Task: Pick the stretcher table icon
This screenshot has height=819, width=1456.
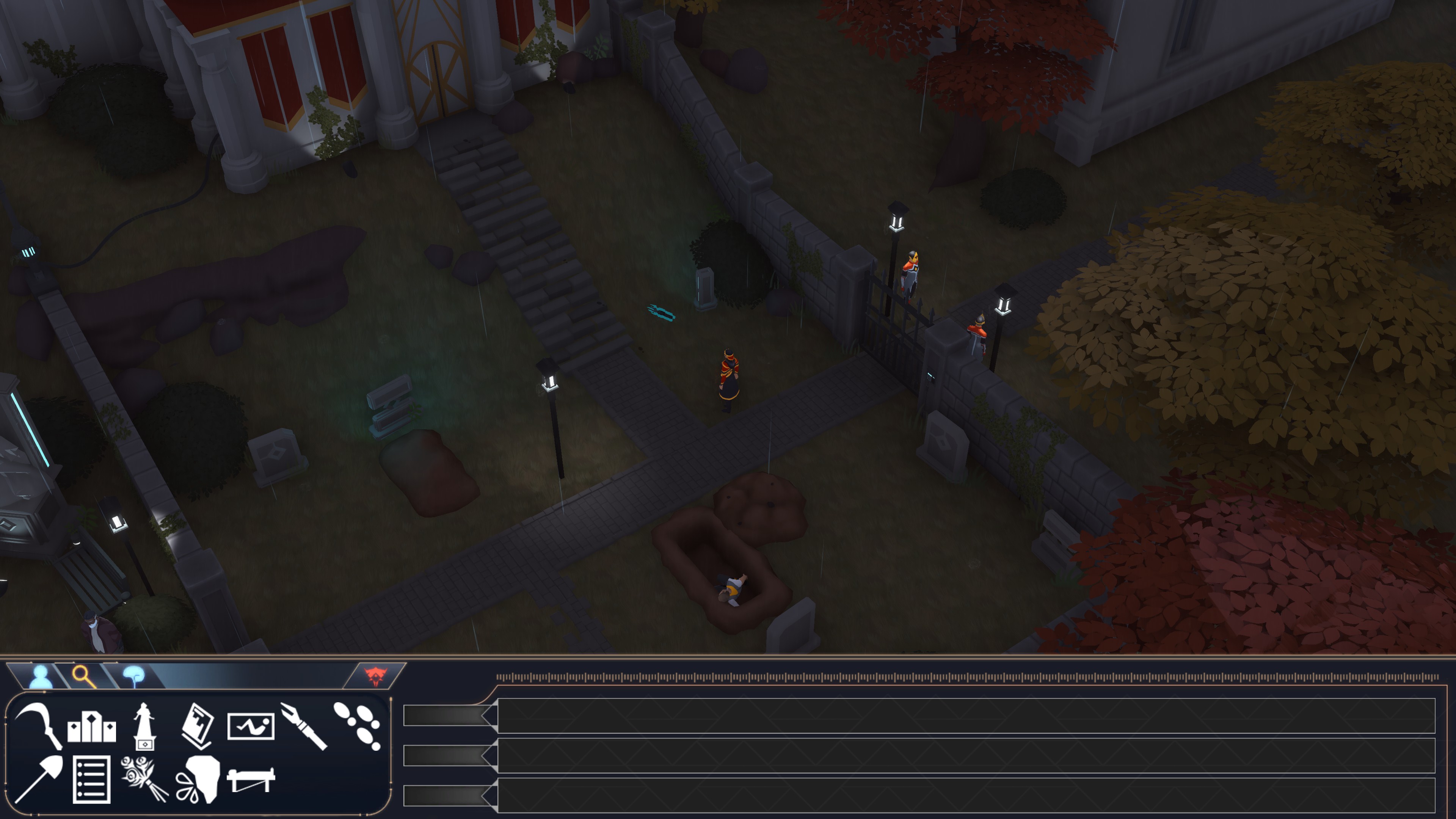Action: pyautogui.click(x=251, y=780)
